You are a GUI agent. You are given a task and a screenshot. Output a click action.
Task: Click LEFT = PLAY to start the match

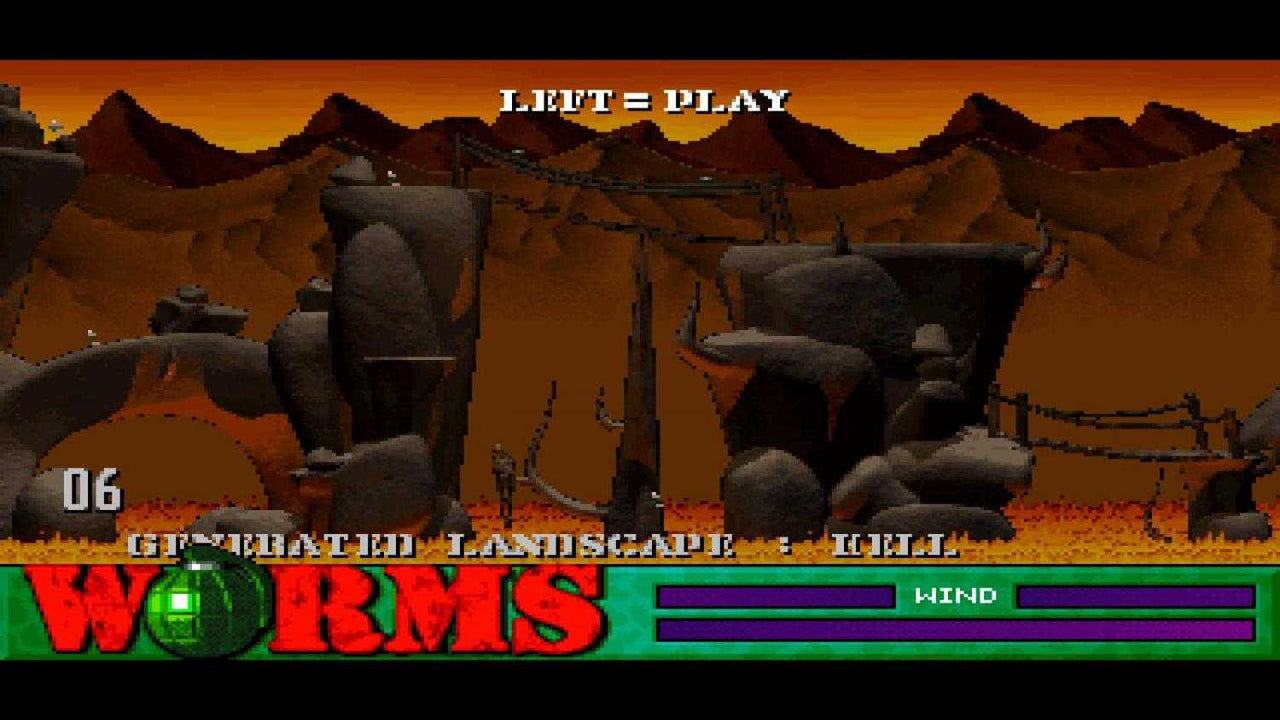(x=644, y=98)
